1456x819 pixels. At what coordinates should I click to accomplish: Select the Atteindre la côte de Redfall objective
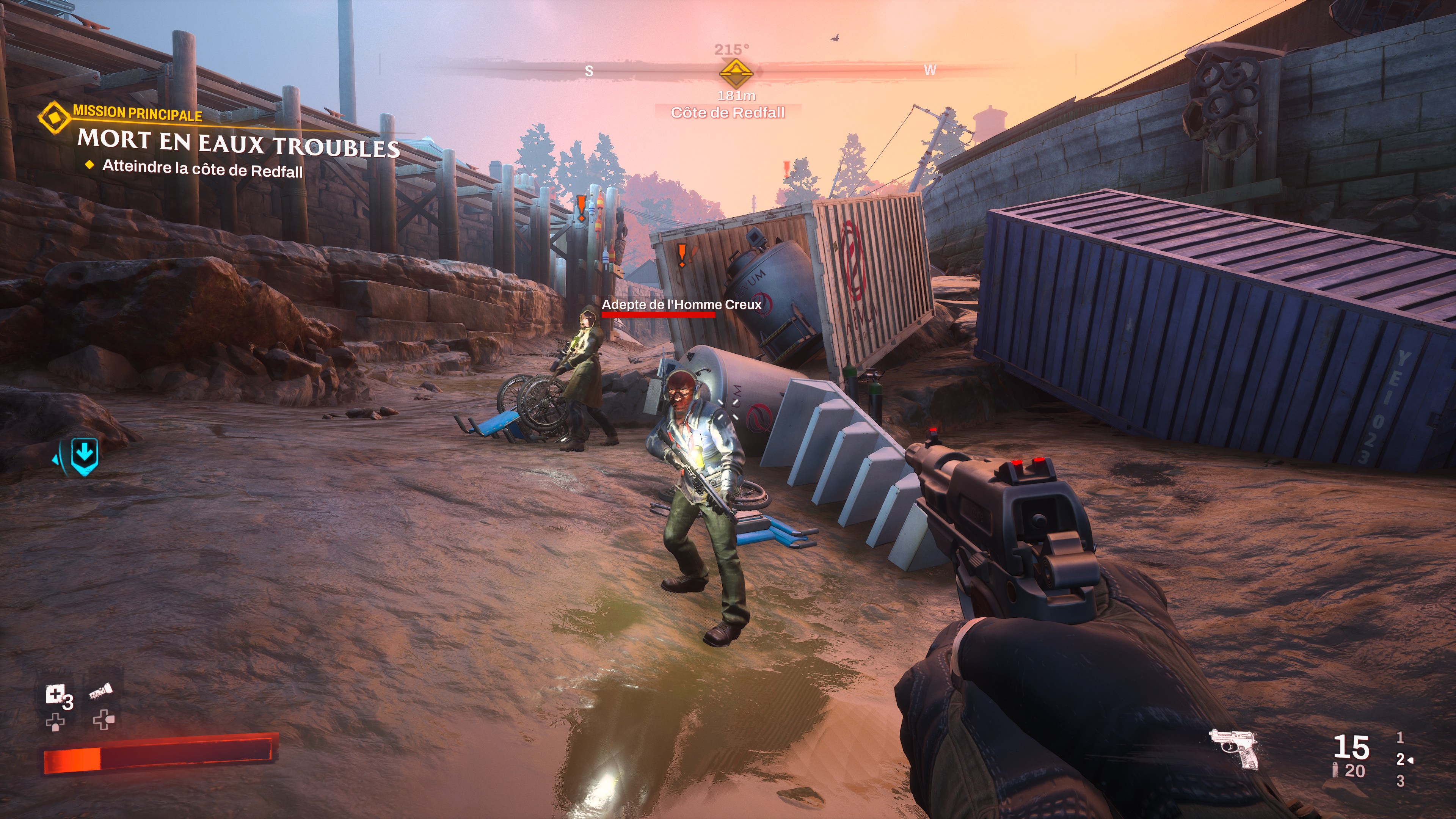click(x=202, y=168)
